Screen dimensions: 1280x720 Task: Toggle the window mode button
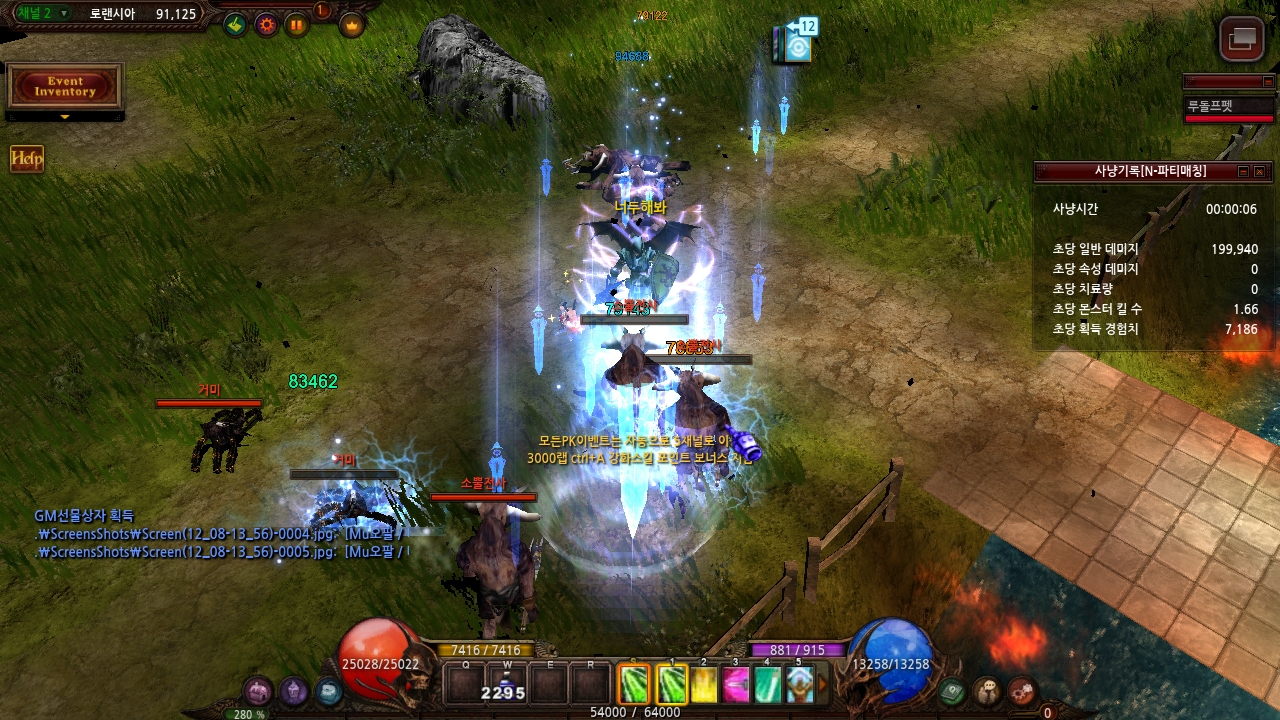pos(1242,39)
